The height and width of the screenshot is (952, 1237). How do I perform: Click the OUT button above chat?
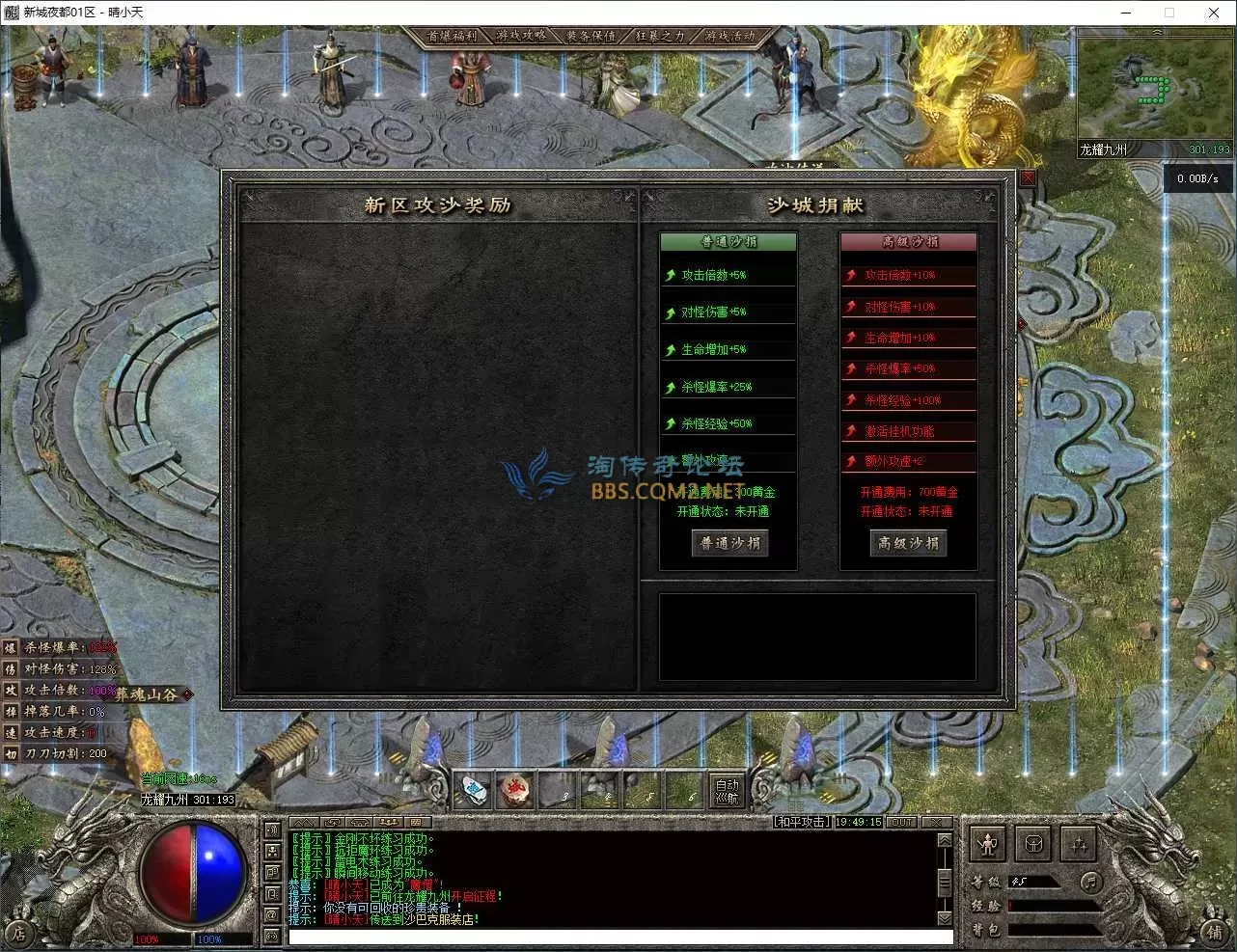(x=901, y=823)
